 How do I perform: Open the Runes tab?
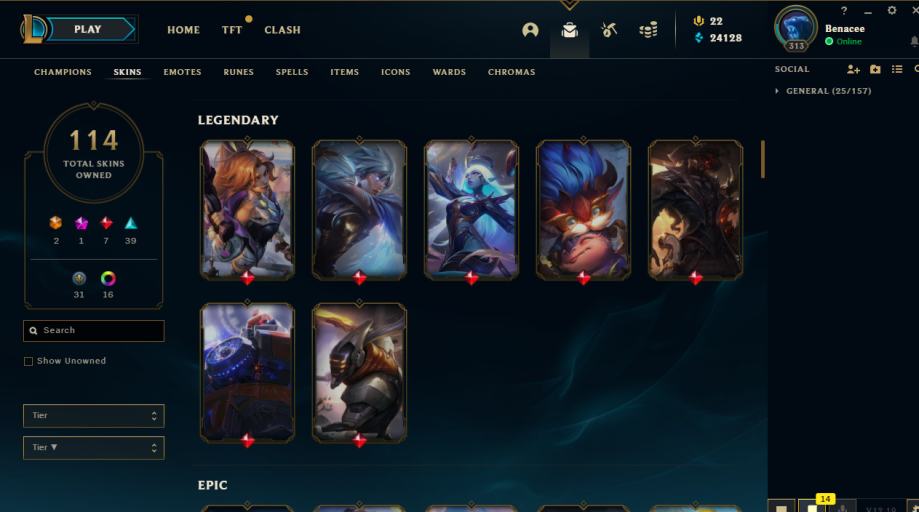(x=238, y=72)
